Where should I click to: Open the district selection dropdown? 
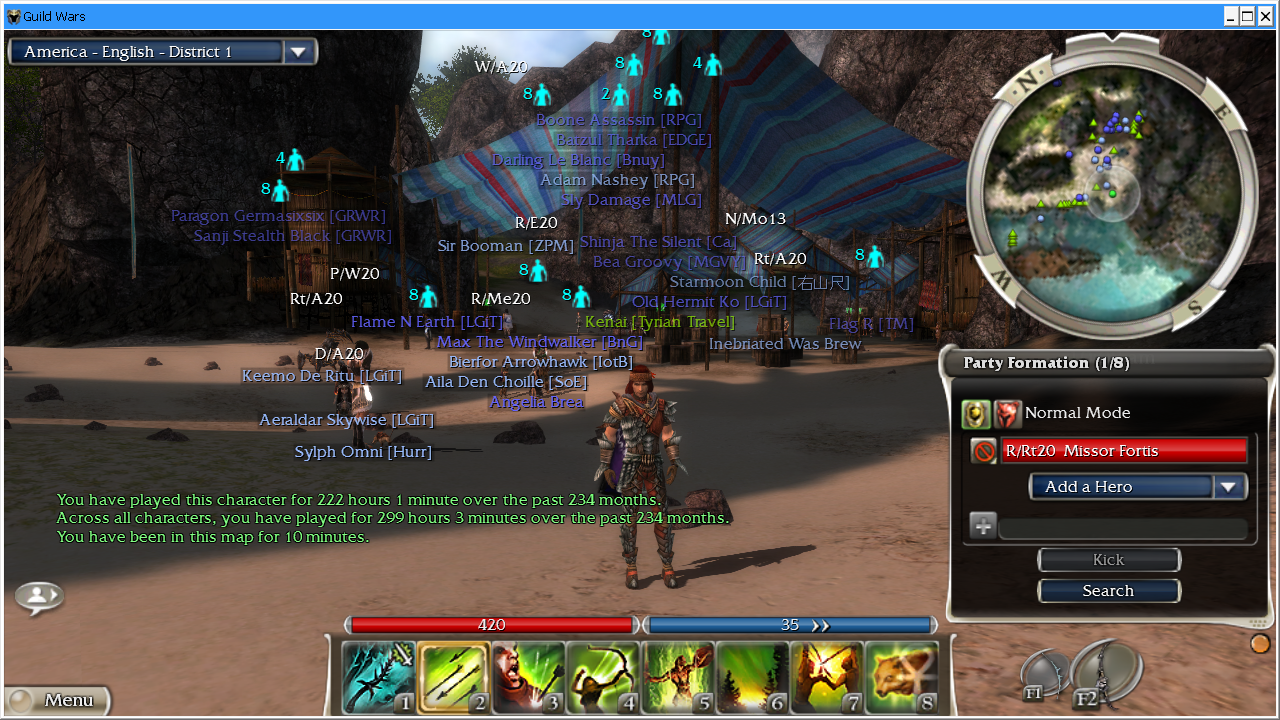(298, 52)
